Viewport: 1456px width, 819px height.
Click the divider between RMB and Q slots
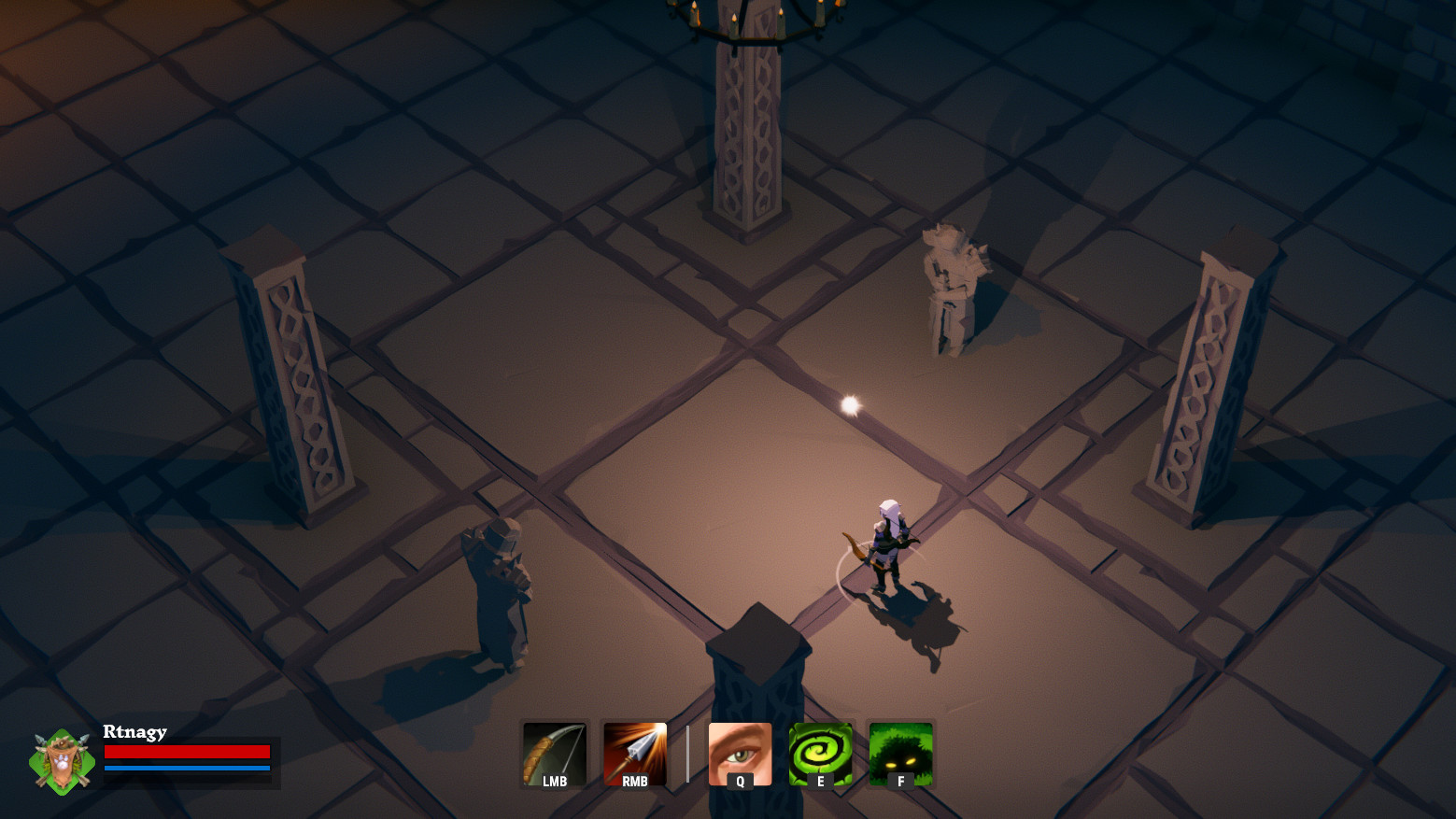[688, 755]
